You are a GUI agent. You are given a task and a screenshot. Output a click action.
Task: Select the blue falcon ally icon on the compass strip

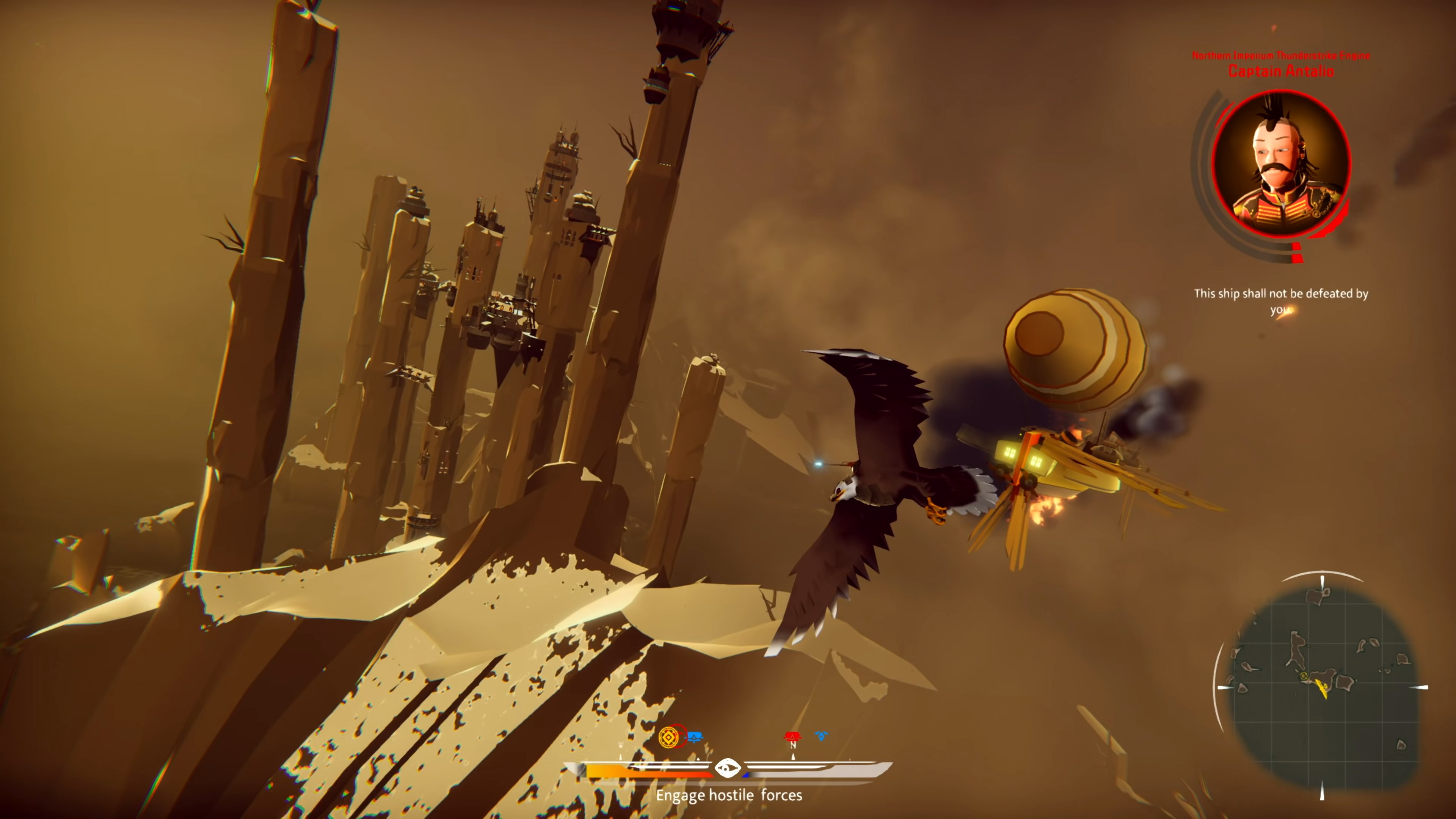[x=820, y=736]
